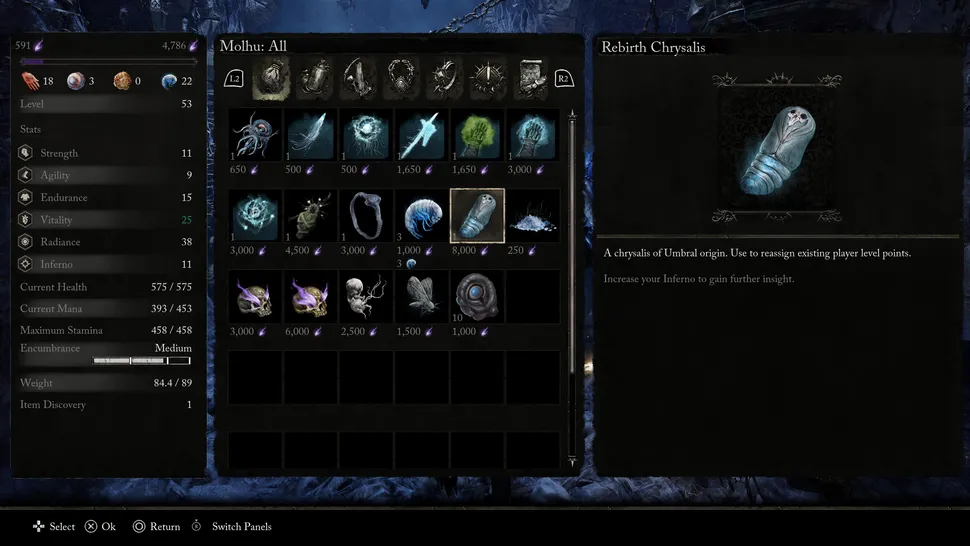The height and width of the screenshot is (546, 970).
Task: Select the blue powder pile costing 250
Action: (x=532, y=215)
